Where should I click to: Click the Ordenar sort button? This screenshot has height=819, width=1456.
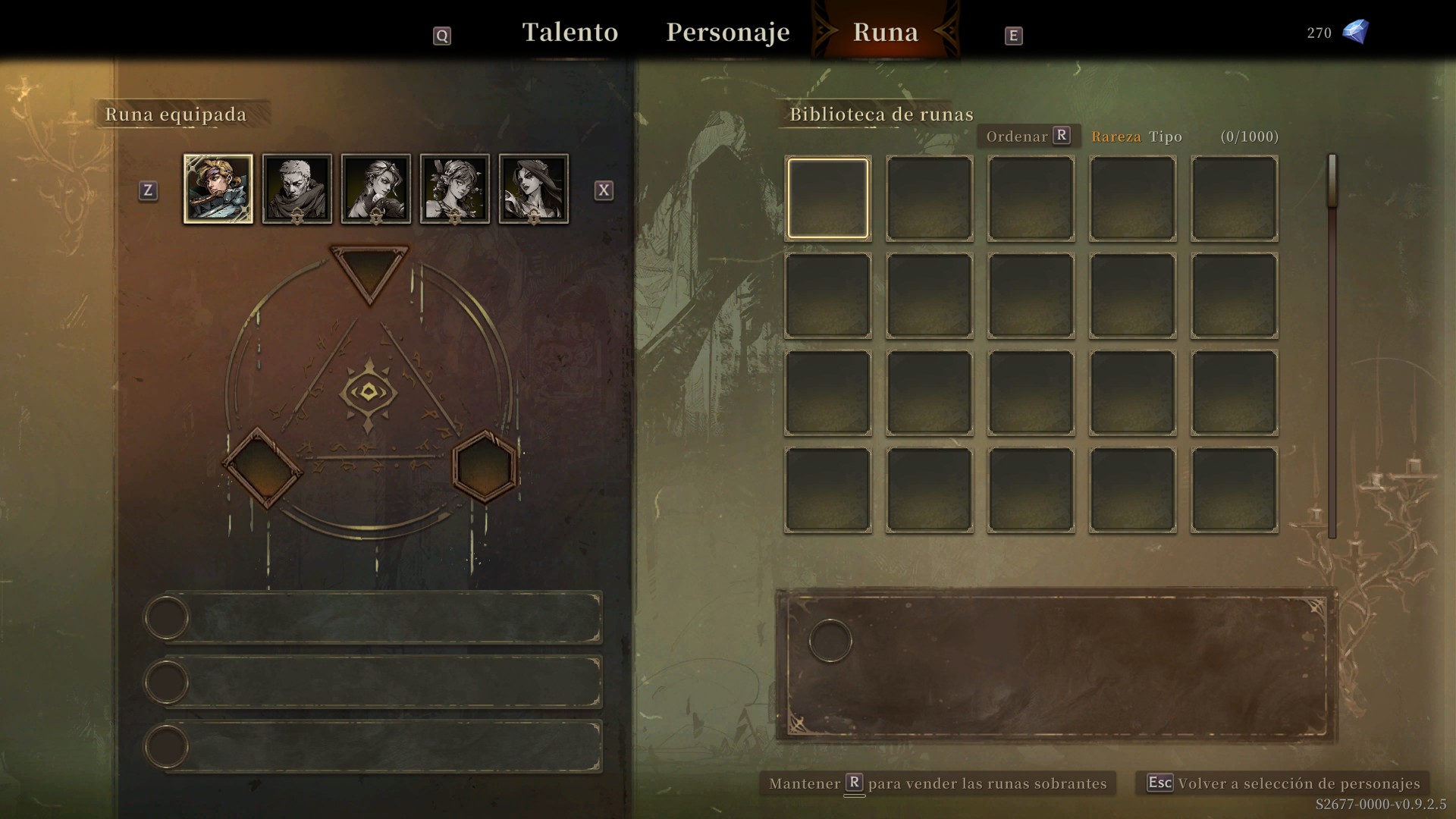1028,136
